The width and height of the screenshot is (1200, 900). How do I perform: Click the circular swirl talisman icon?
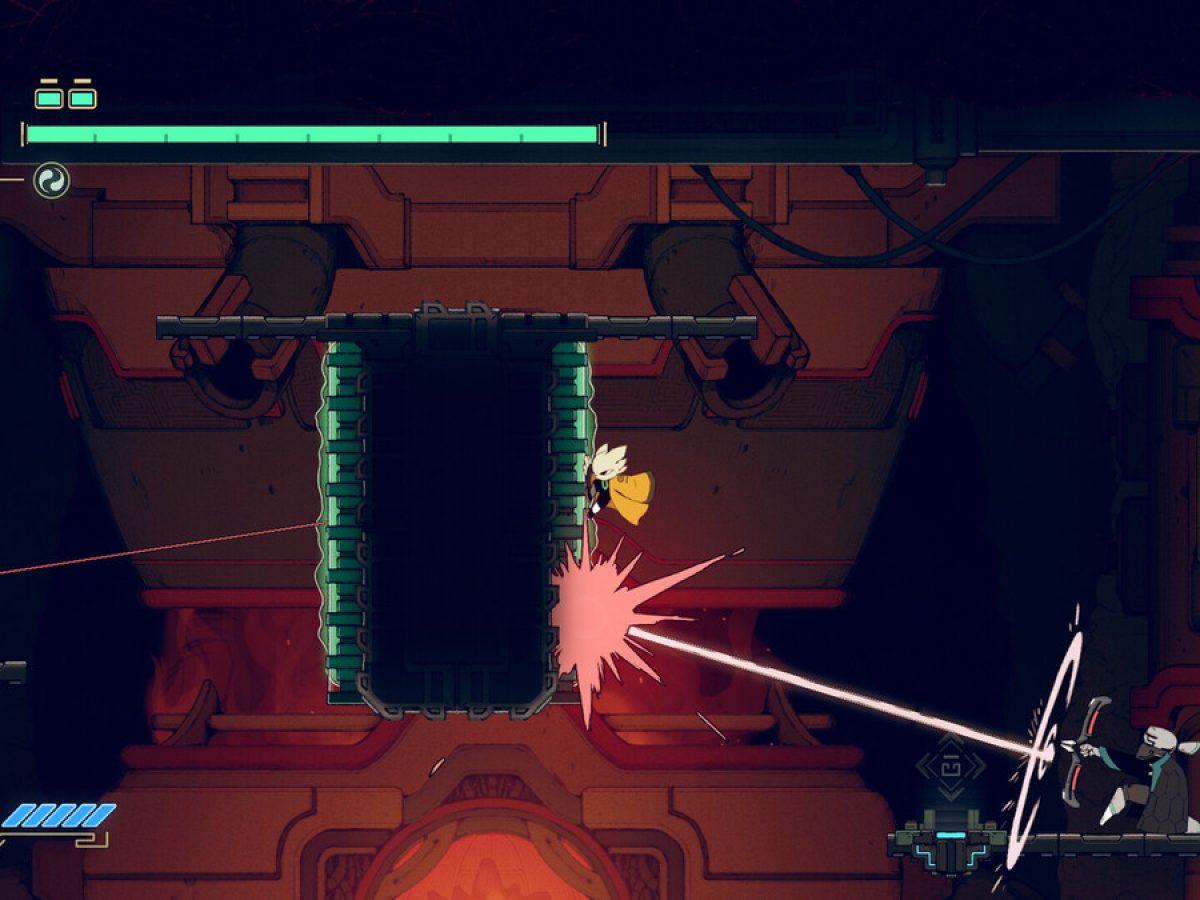[51, 181]
